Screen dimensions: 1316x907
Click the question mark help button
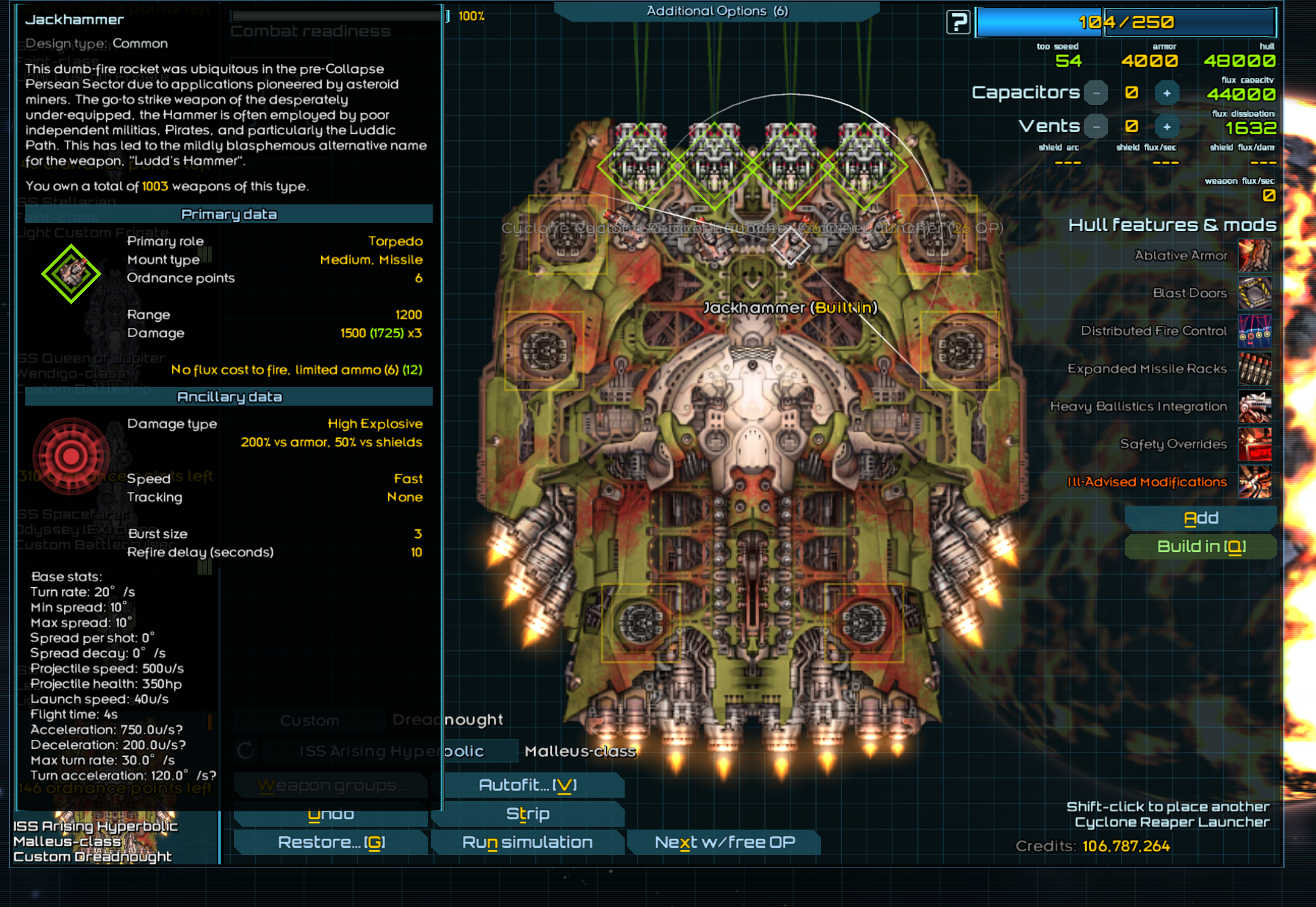958,23
